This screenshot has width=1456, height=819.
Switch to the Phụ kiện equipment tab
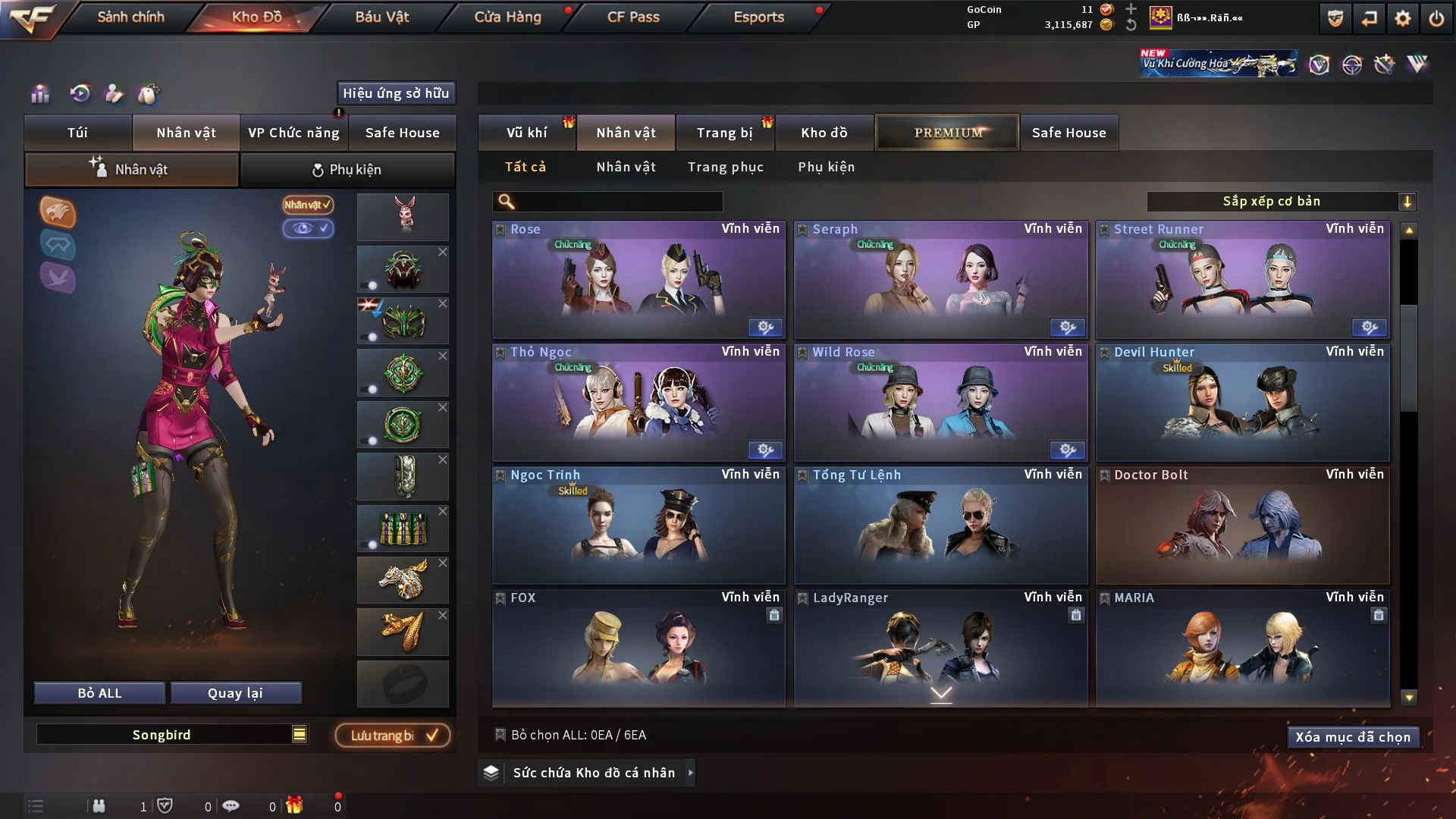(347, 170)
